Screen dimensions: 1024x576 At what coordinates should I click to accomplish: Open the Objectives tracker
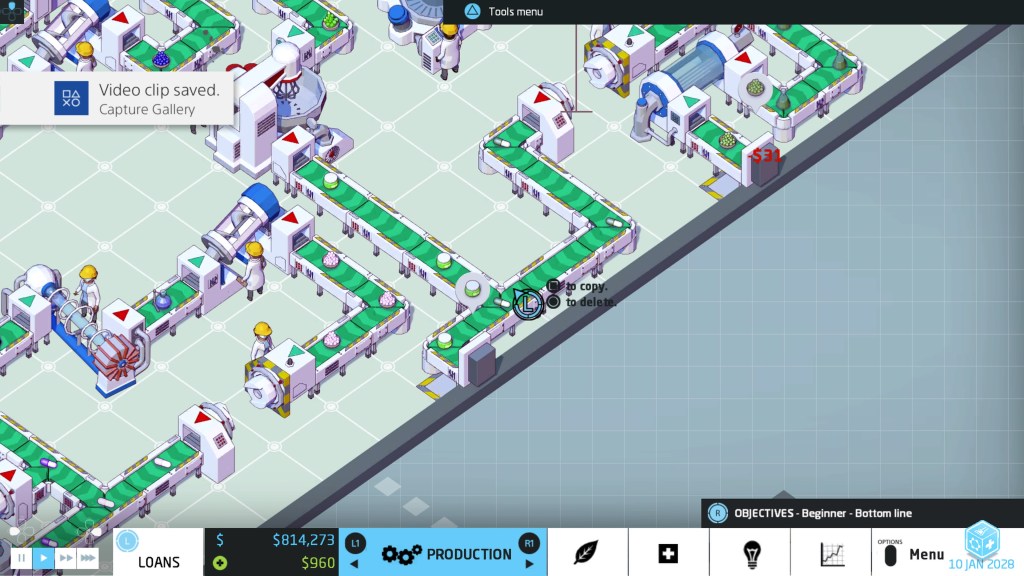tap(822, 513)
